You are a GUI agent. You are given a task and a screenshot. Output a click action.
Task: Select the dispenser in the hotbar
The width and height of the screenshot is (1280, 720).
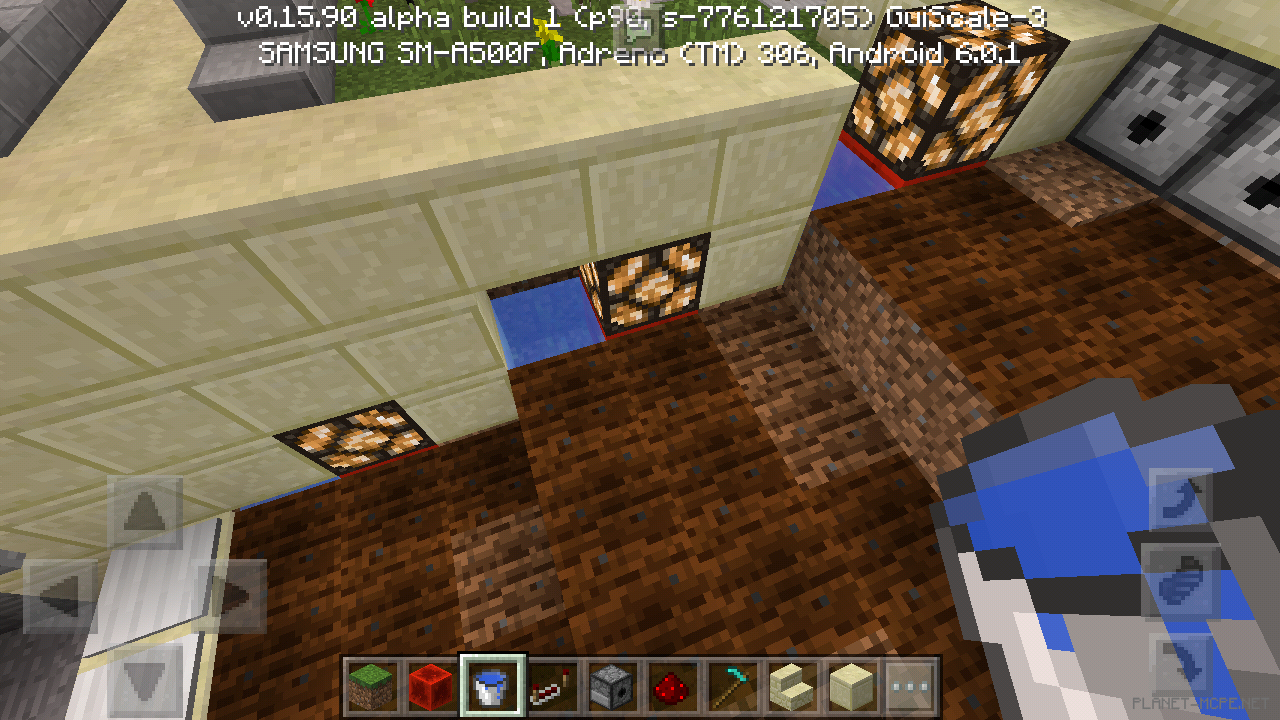(x=612, y=686)
